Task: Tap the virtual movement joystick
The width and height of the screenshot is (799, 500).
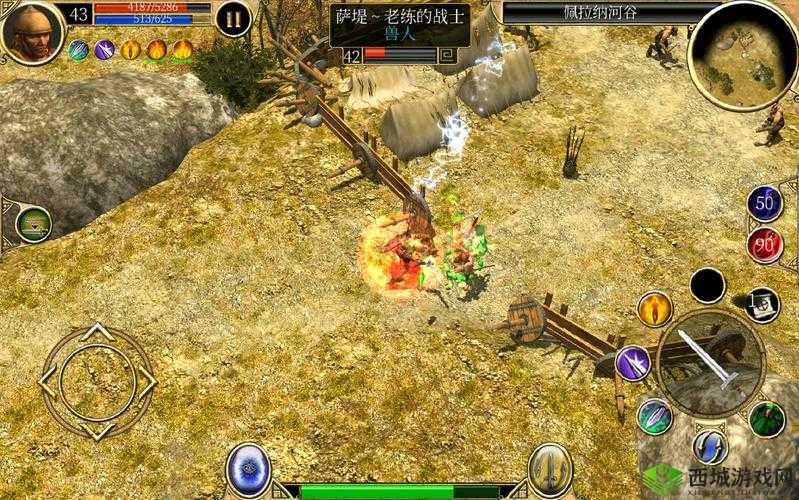Action: pos(97,380)
